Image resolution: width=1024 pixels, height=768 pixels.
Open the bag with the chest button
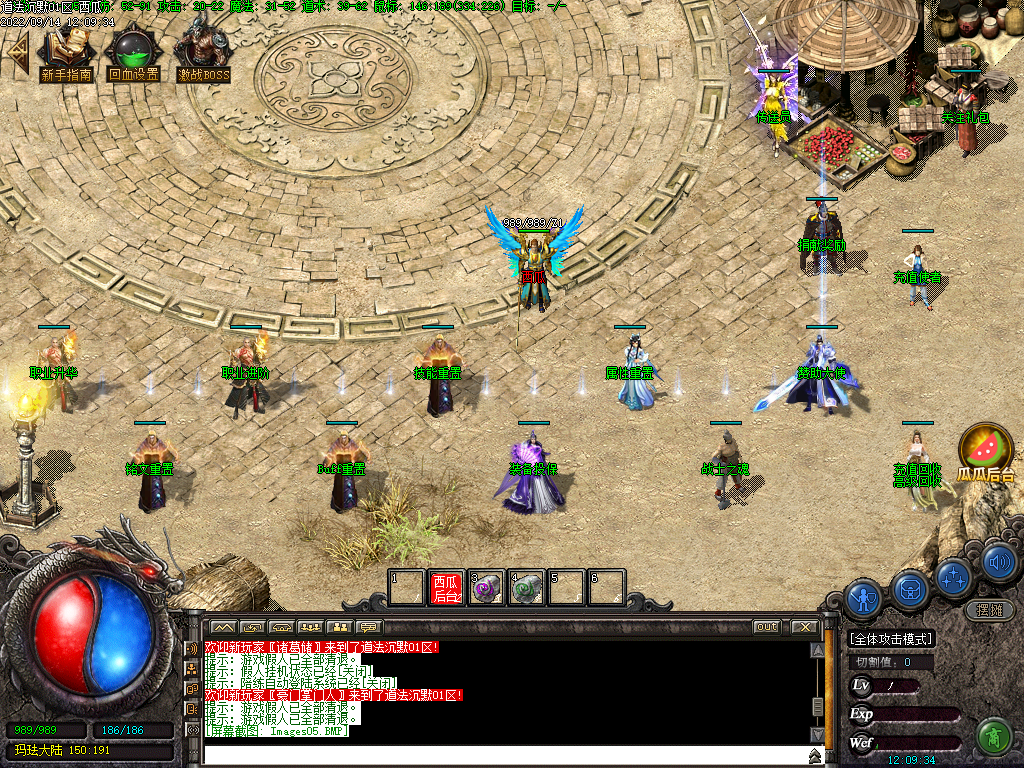coord(909,588)
